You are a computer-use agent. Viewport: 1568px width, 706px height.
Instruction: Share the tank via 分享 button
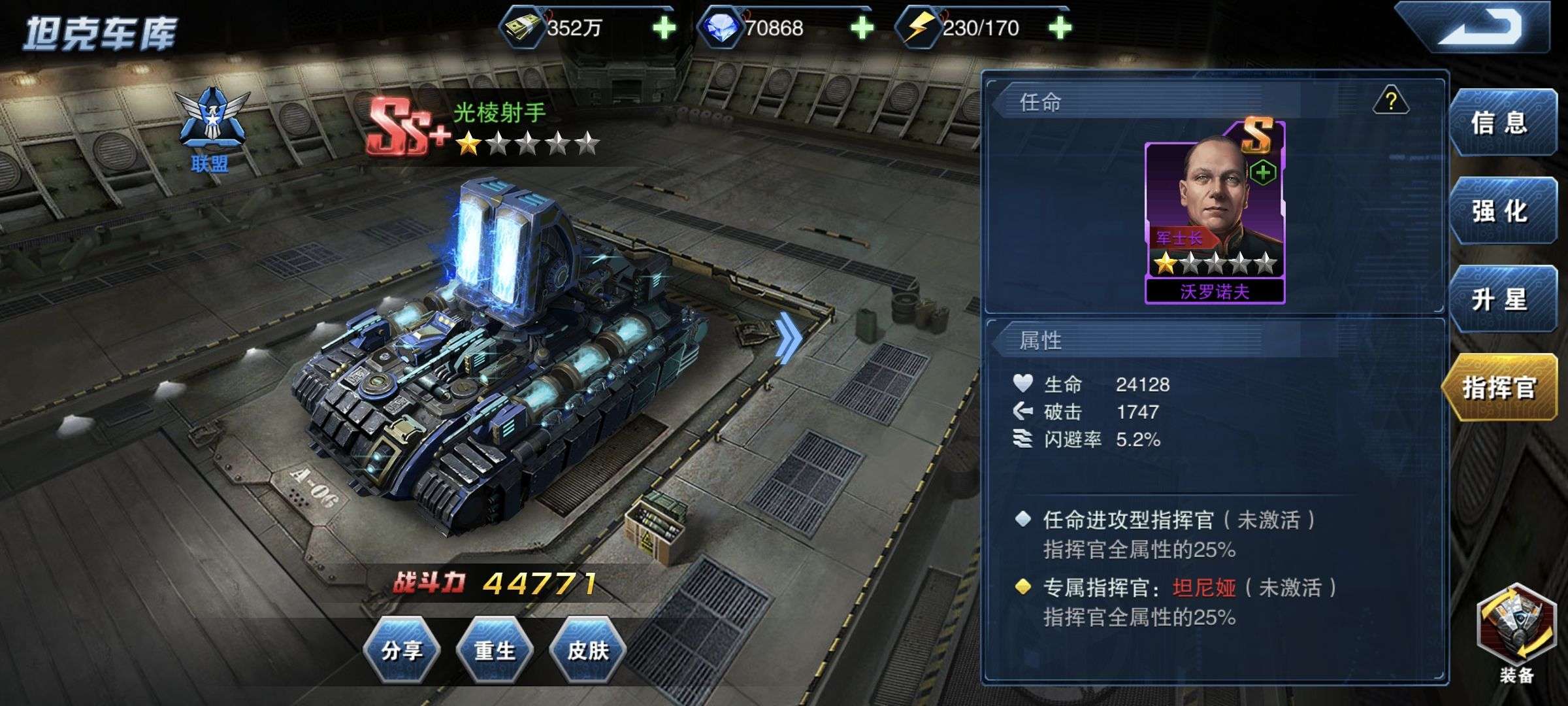click(x=402, y=650)
